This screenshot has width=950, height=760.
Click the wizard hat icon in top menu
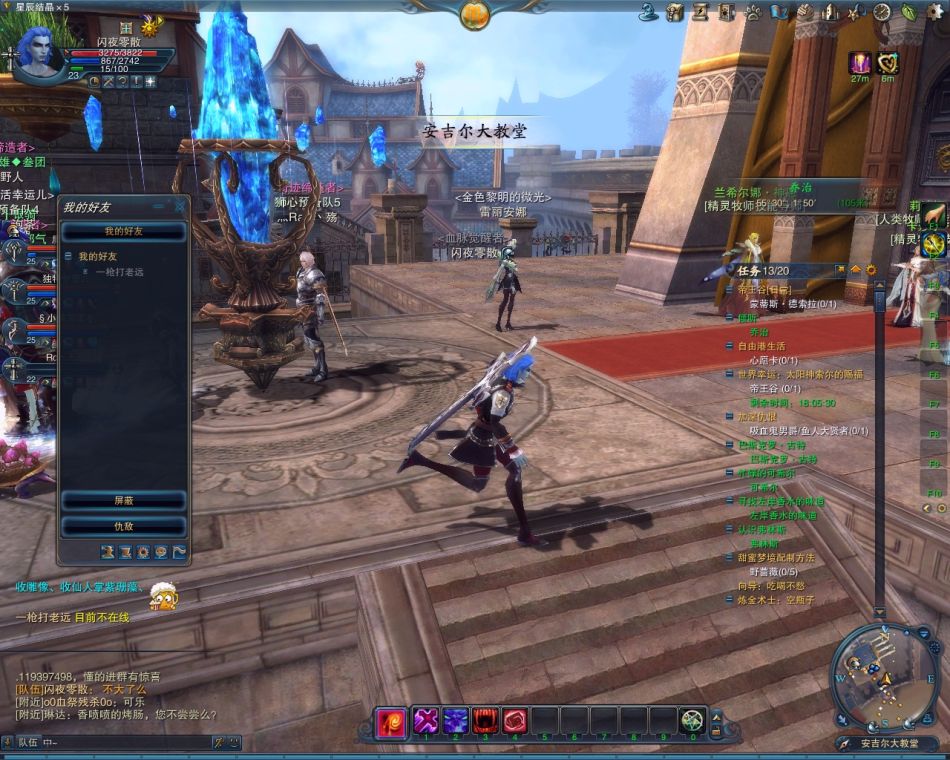click(648, 12)
